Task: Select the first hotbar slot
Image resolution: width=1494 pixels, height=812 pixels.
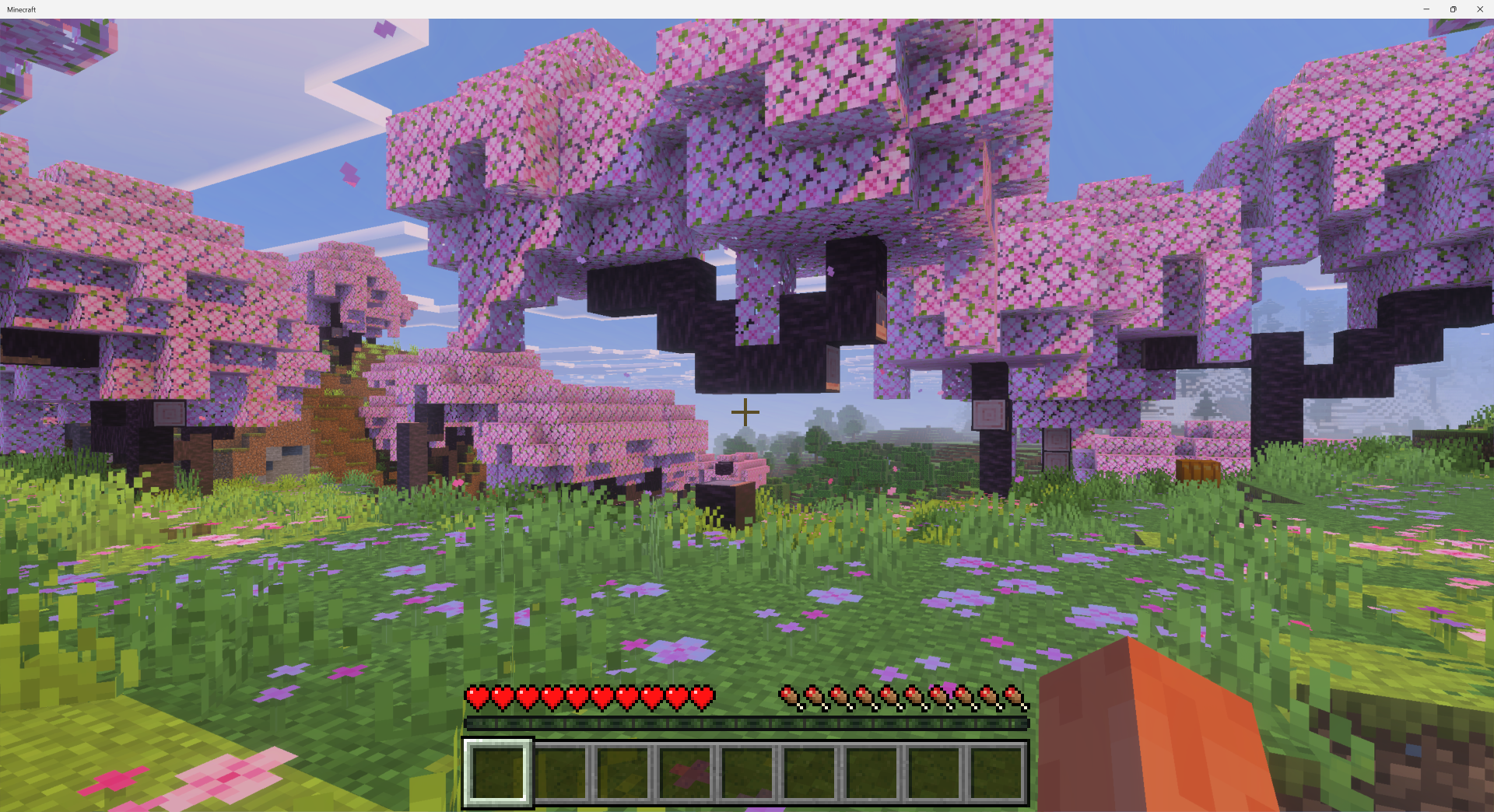Action: click(498, 768)
